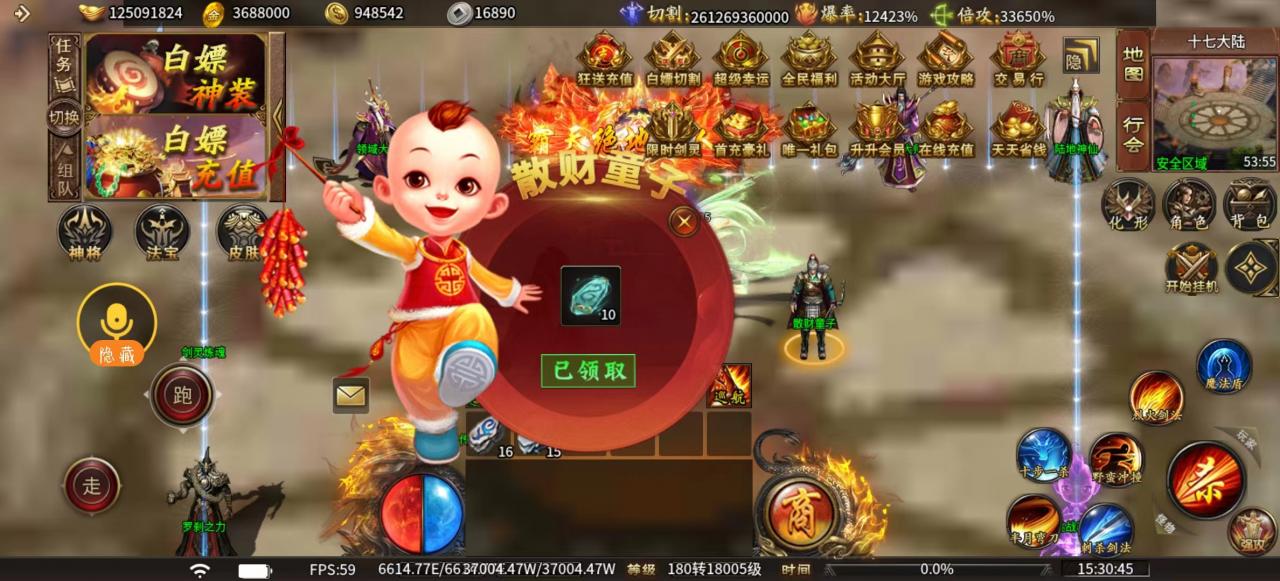Click the green 已领取 claimed button

pyautogui.click(x=588, y=371)
